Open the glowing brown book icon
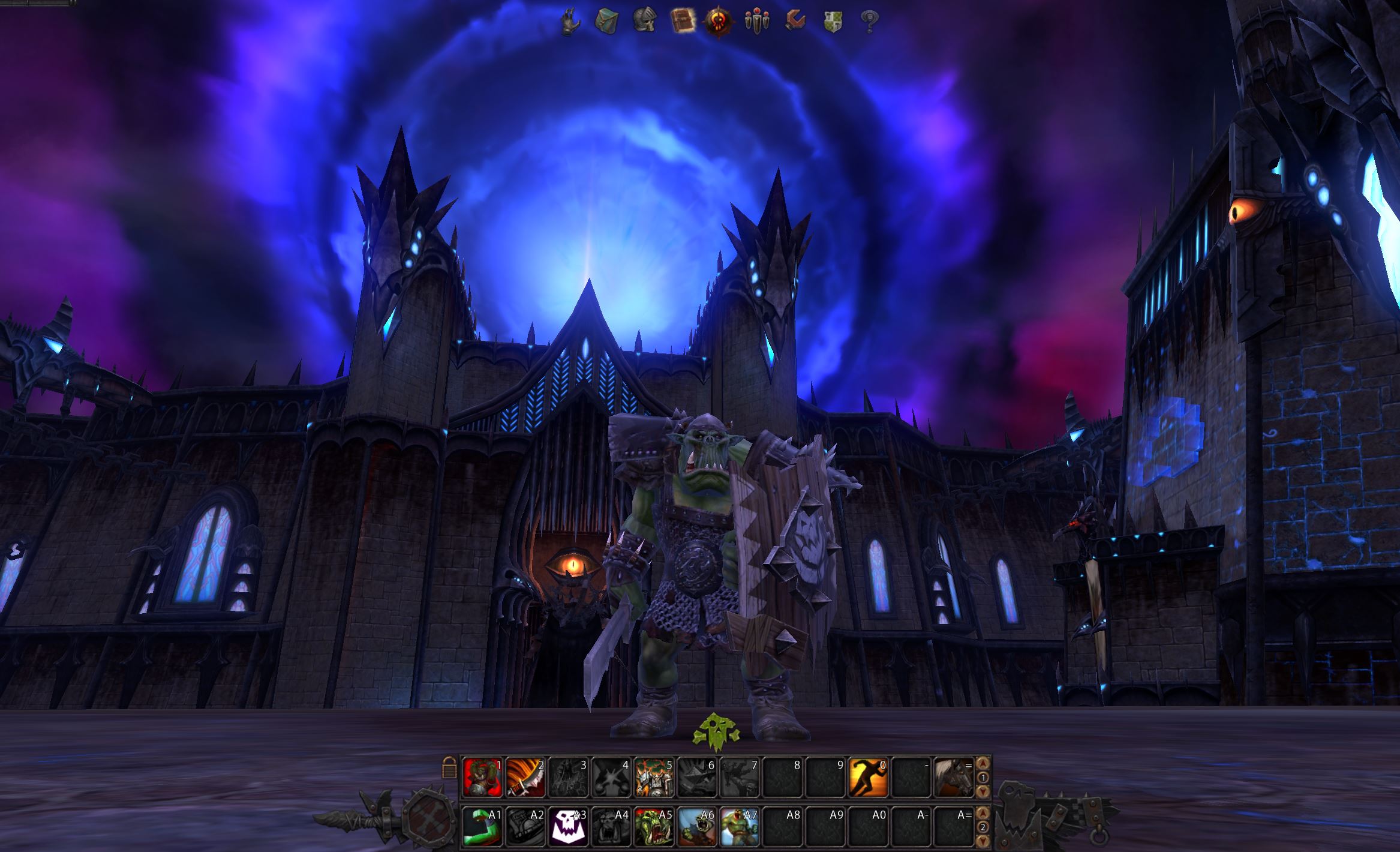Screen dimensions: 1400x852 [x=681, y=21]
